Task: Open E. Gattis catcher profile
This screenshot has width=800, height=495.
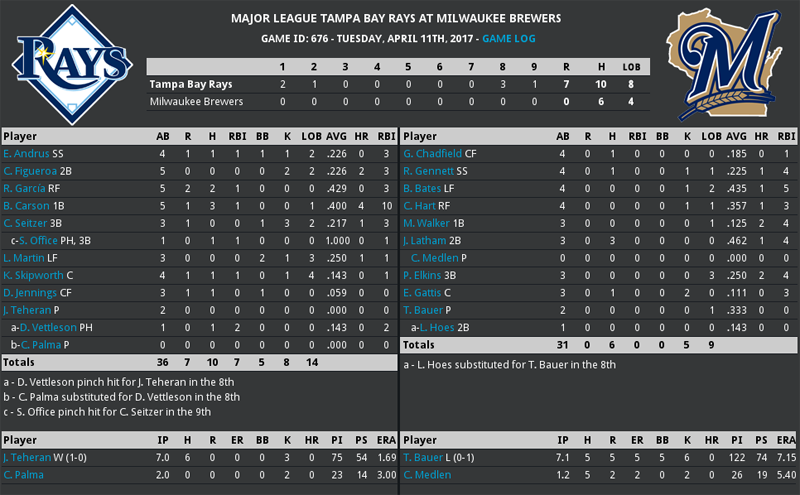Action: point(423,292)
